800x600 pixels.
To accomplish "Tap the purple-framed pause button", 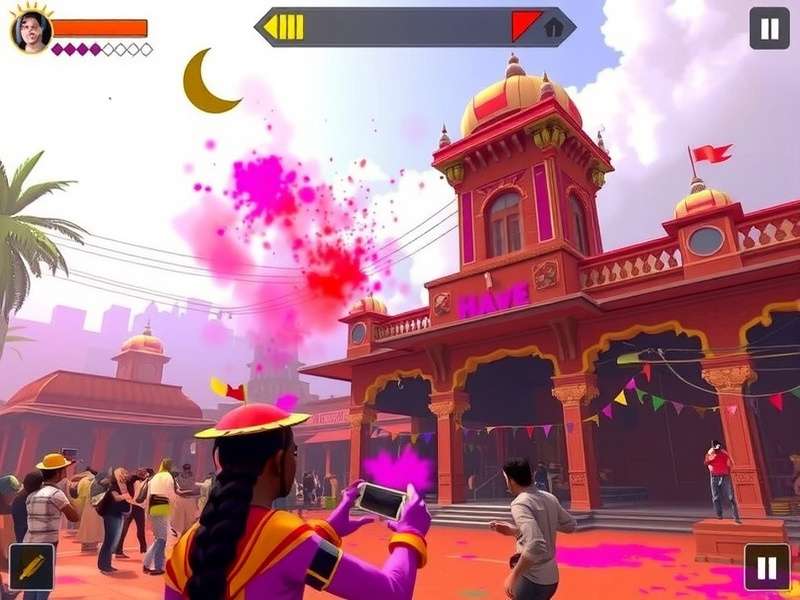I will click(767, 567).
